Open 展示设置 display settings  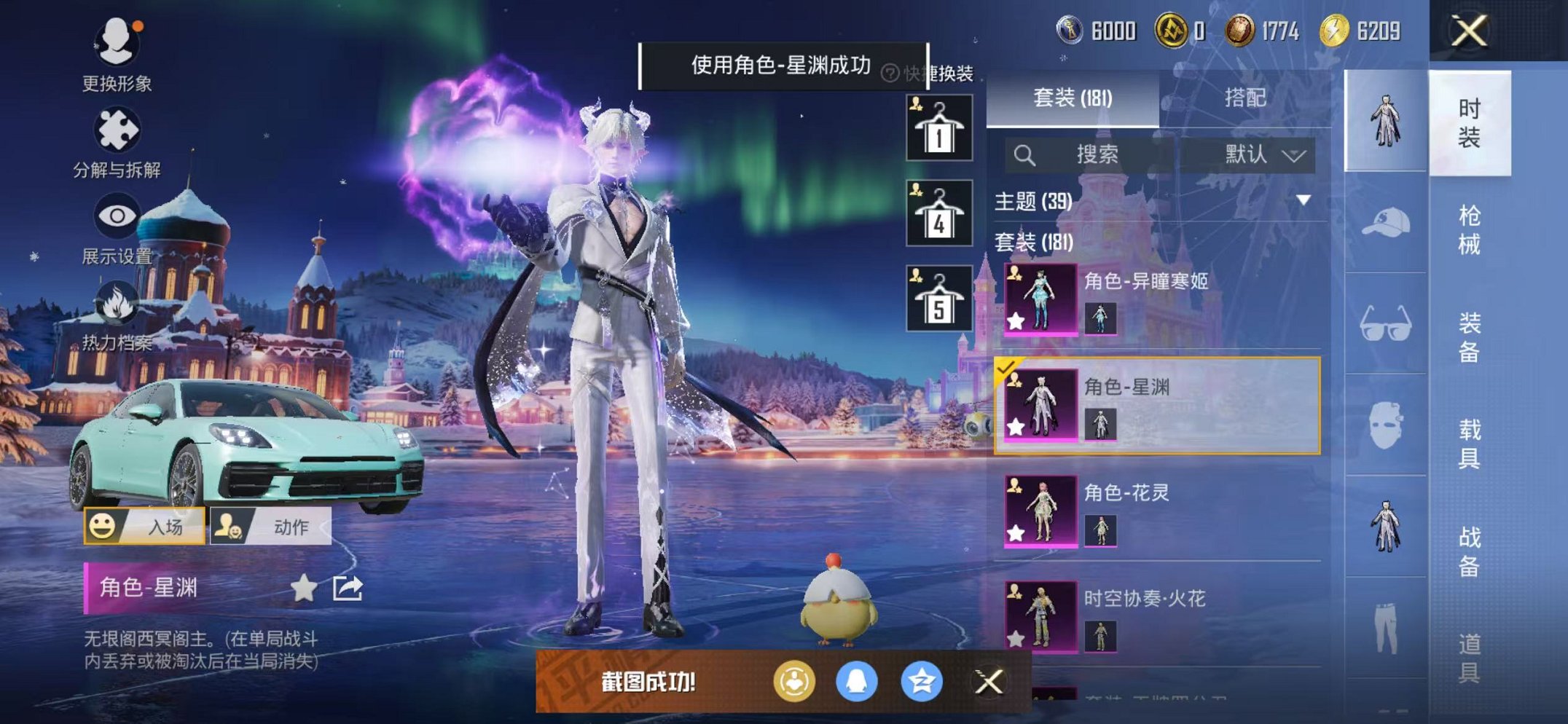tap(117, 216)
